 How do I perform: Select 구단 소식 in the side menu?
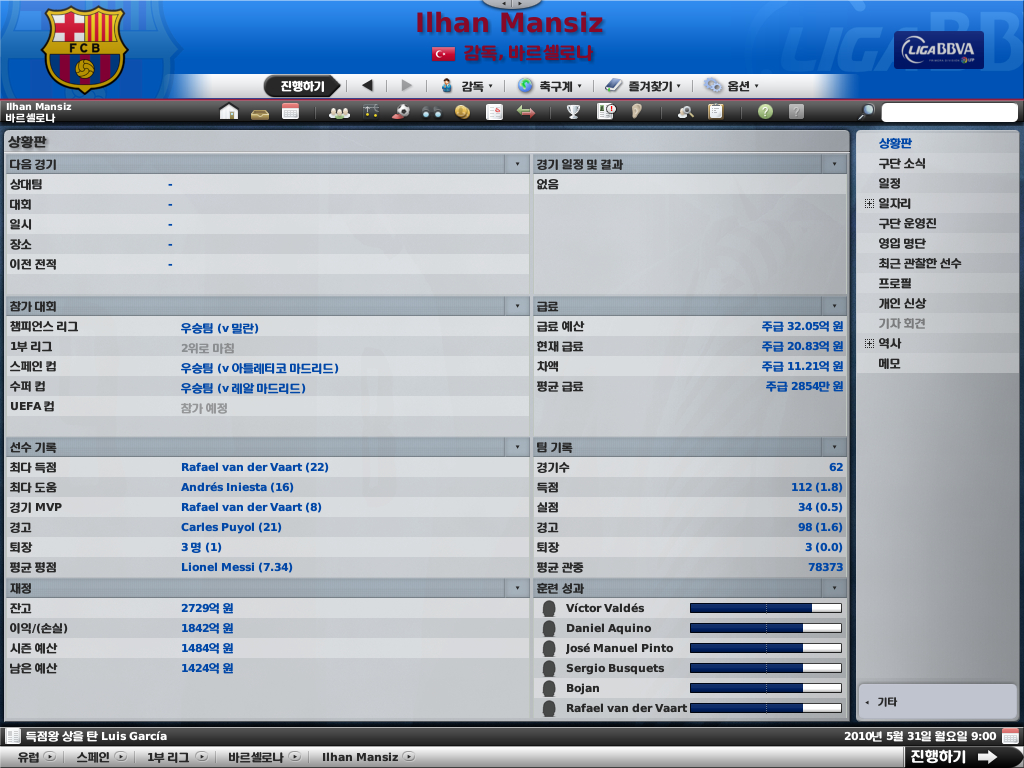click(x=901, y=163)
